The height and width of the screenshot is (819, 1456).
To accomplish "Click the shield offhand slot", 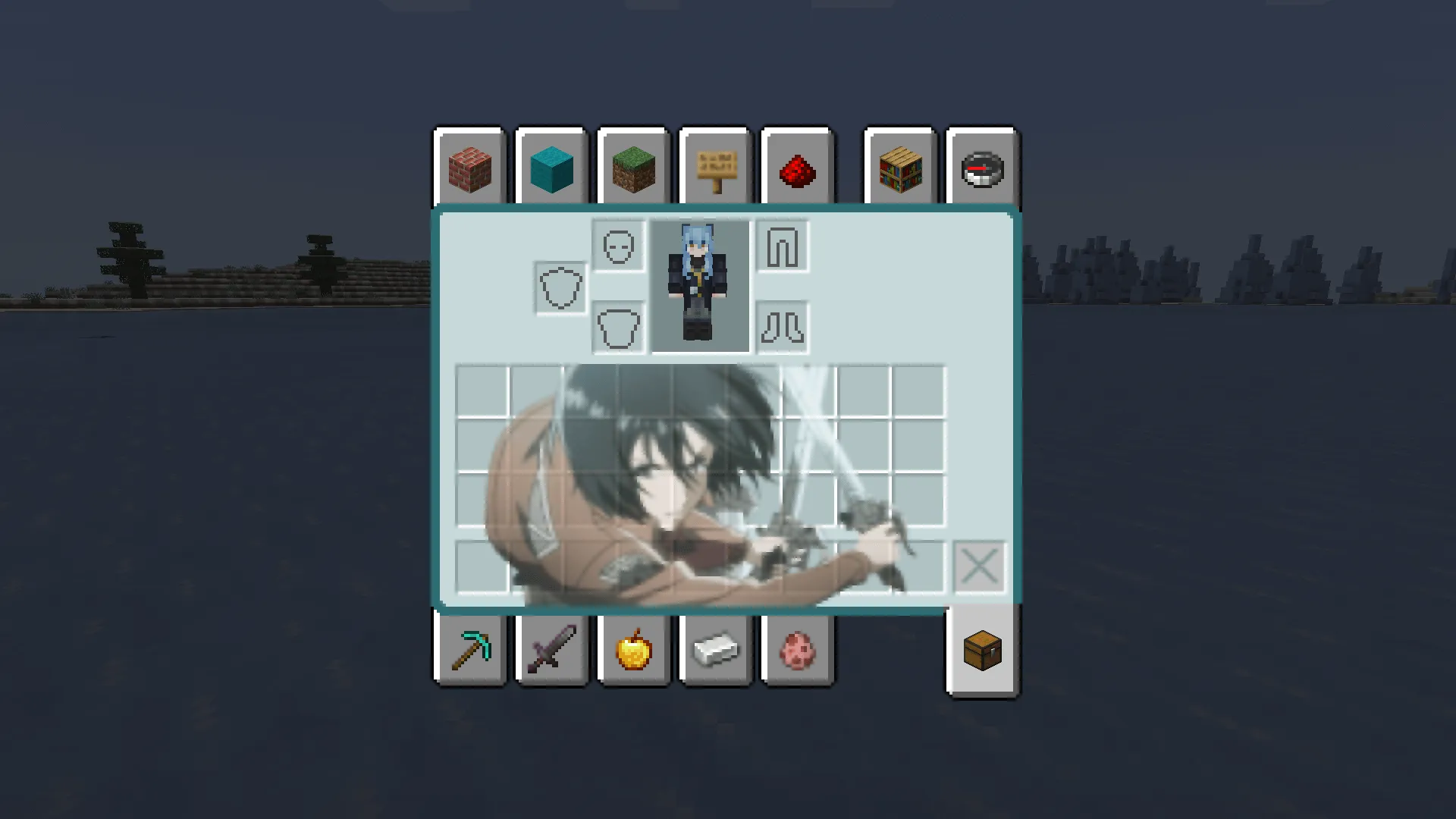I will pyautogui.click(x=560, y=288).
